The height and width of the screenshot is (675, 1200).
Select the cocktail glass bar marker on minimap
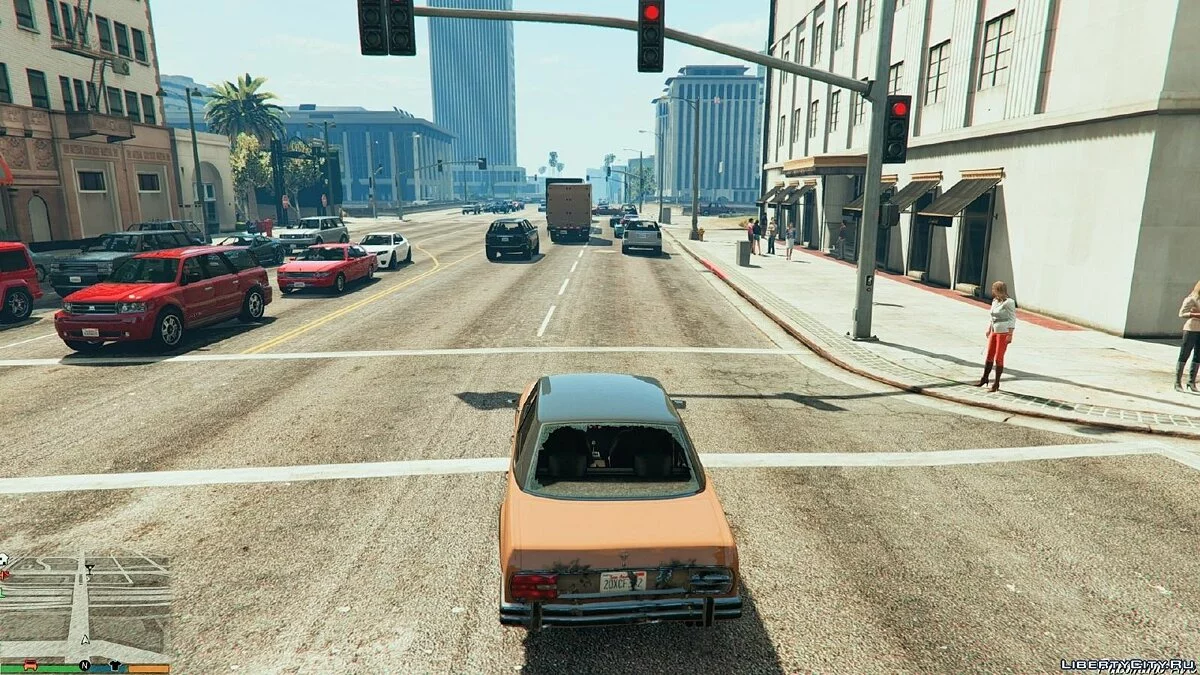point(89,570)
